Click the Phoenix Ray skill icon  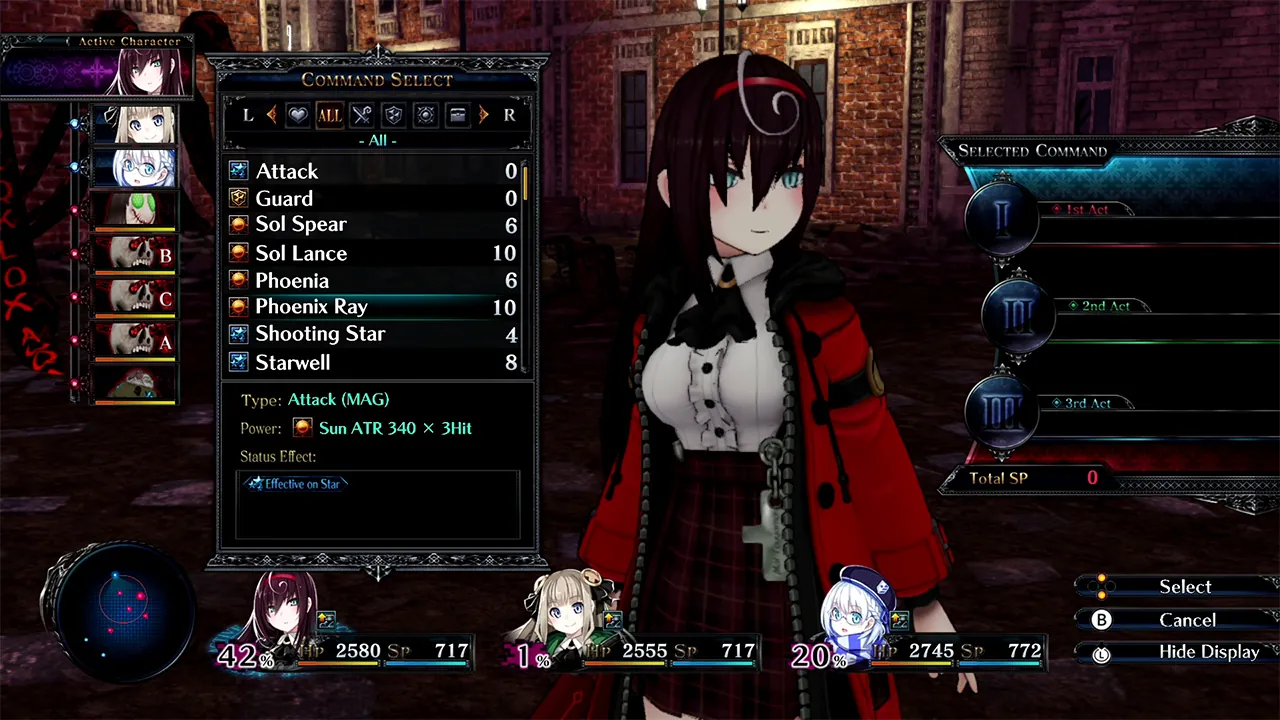coord(238,307)
